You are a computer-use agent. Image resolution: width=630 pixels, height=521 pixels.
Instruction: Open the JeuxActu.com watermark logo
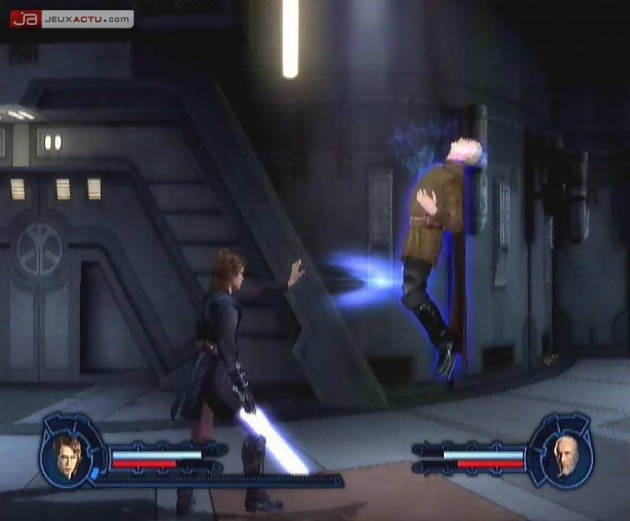point(70,18)
